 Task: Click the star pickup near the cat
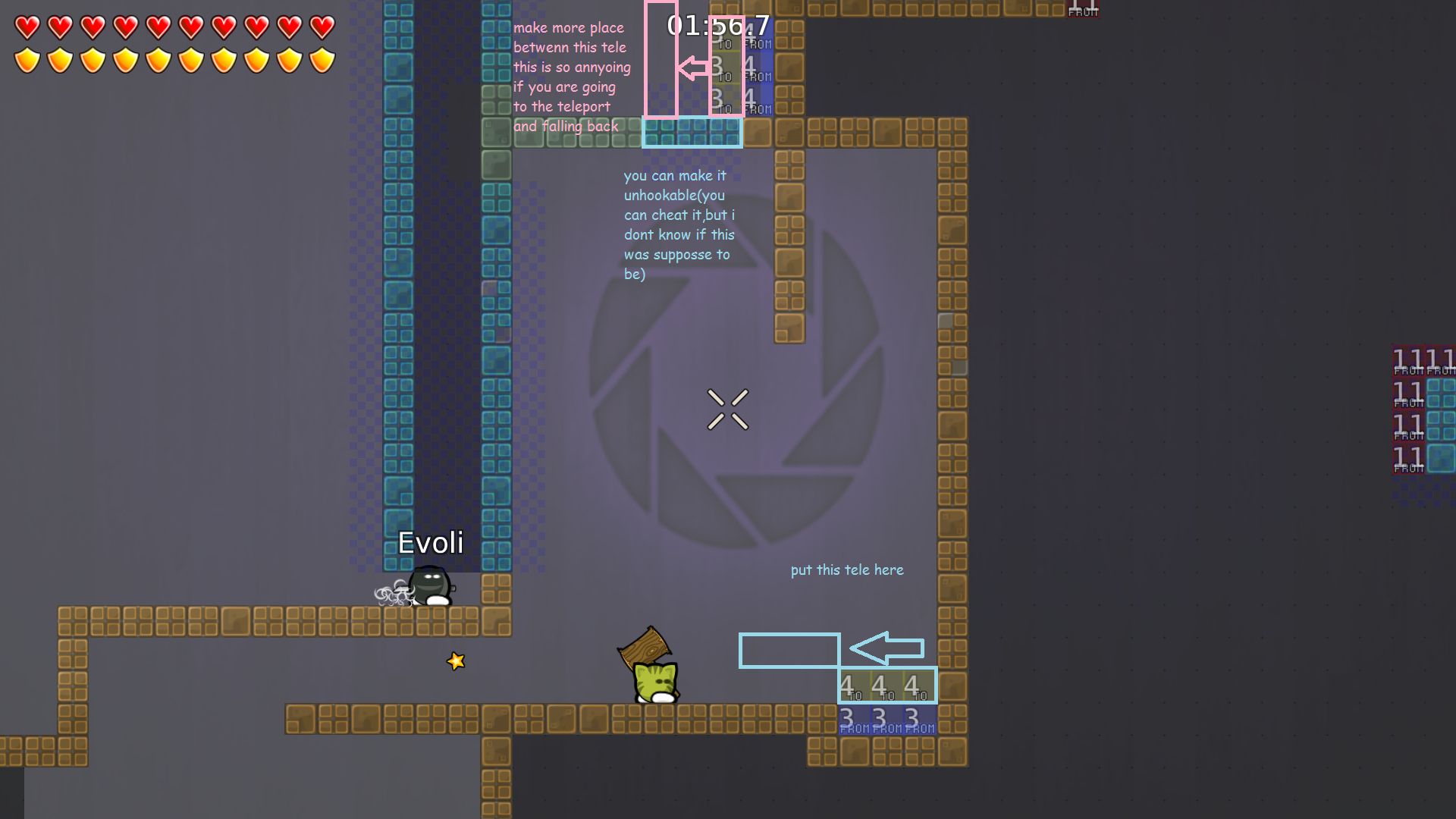click(x=455, y=661)
